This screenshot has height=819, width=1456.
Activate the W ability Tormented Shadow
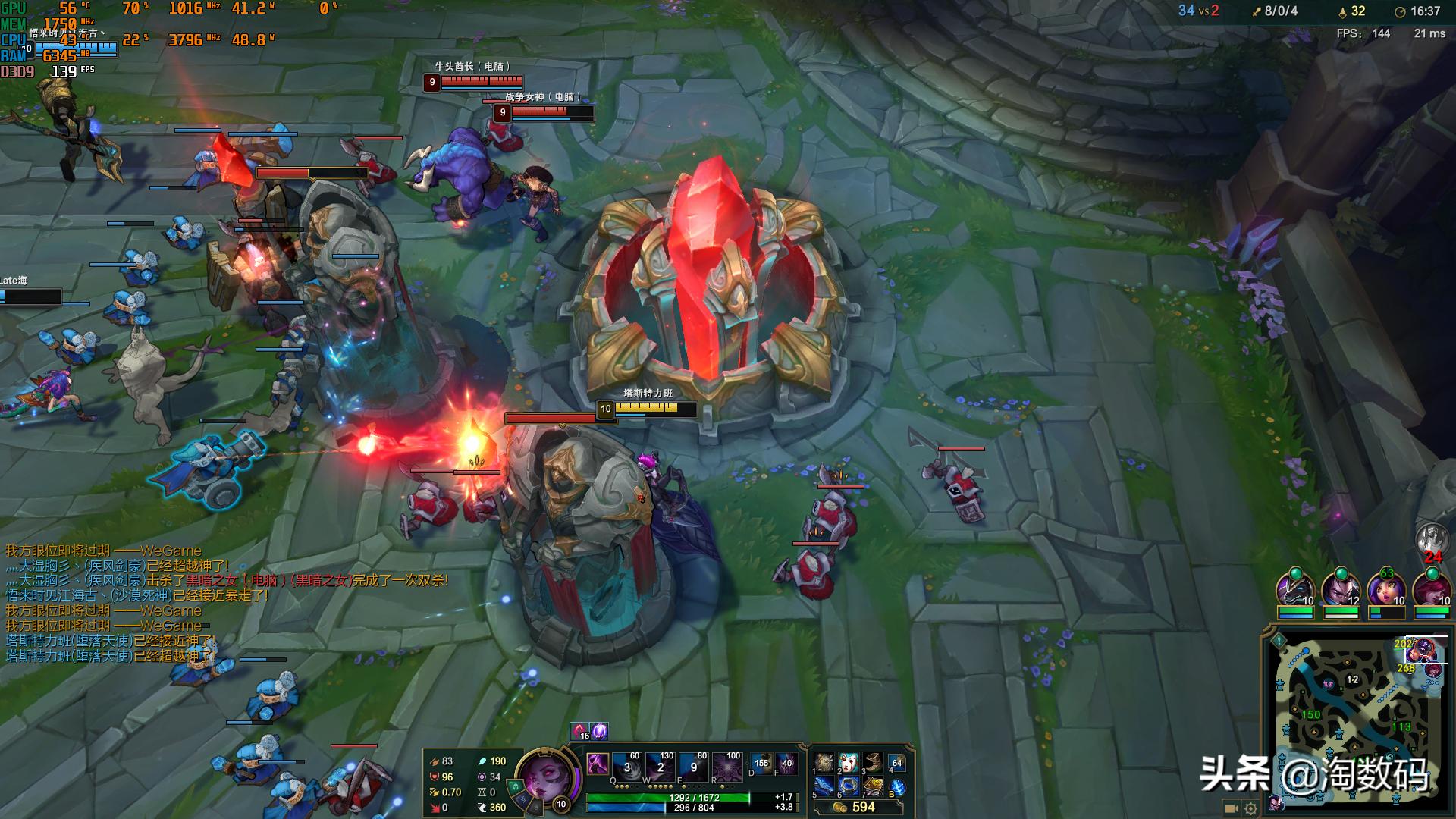point(660,767)
